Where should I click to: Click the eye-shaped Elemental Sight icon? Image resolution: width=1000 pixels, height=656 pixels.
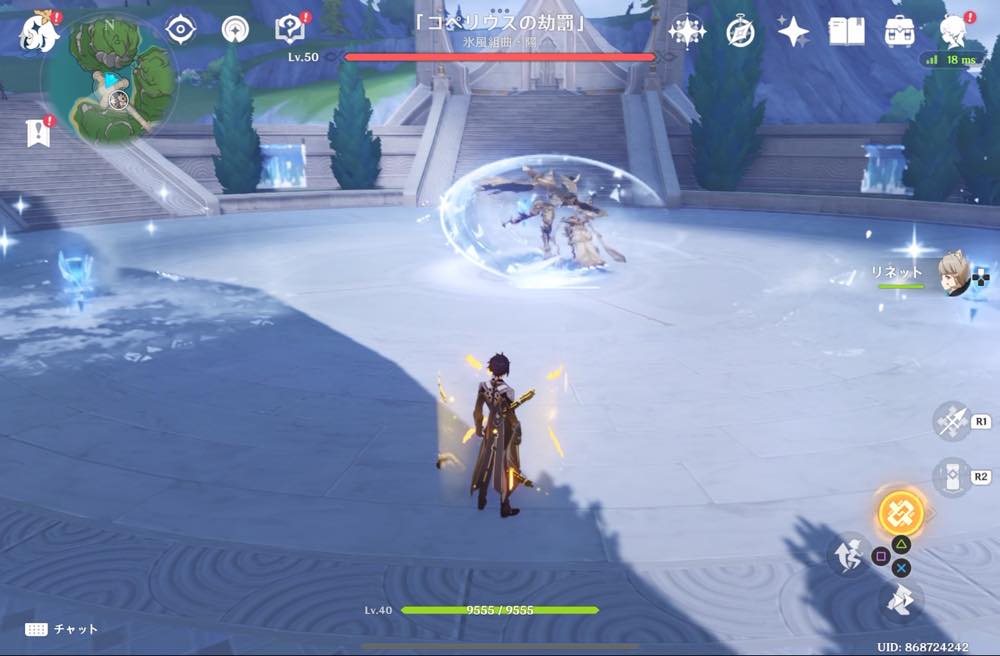click(180, 30)
